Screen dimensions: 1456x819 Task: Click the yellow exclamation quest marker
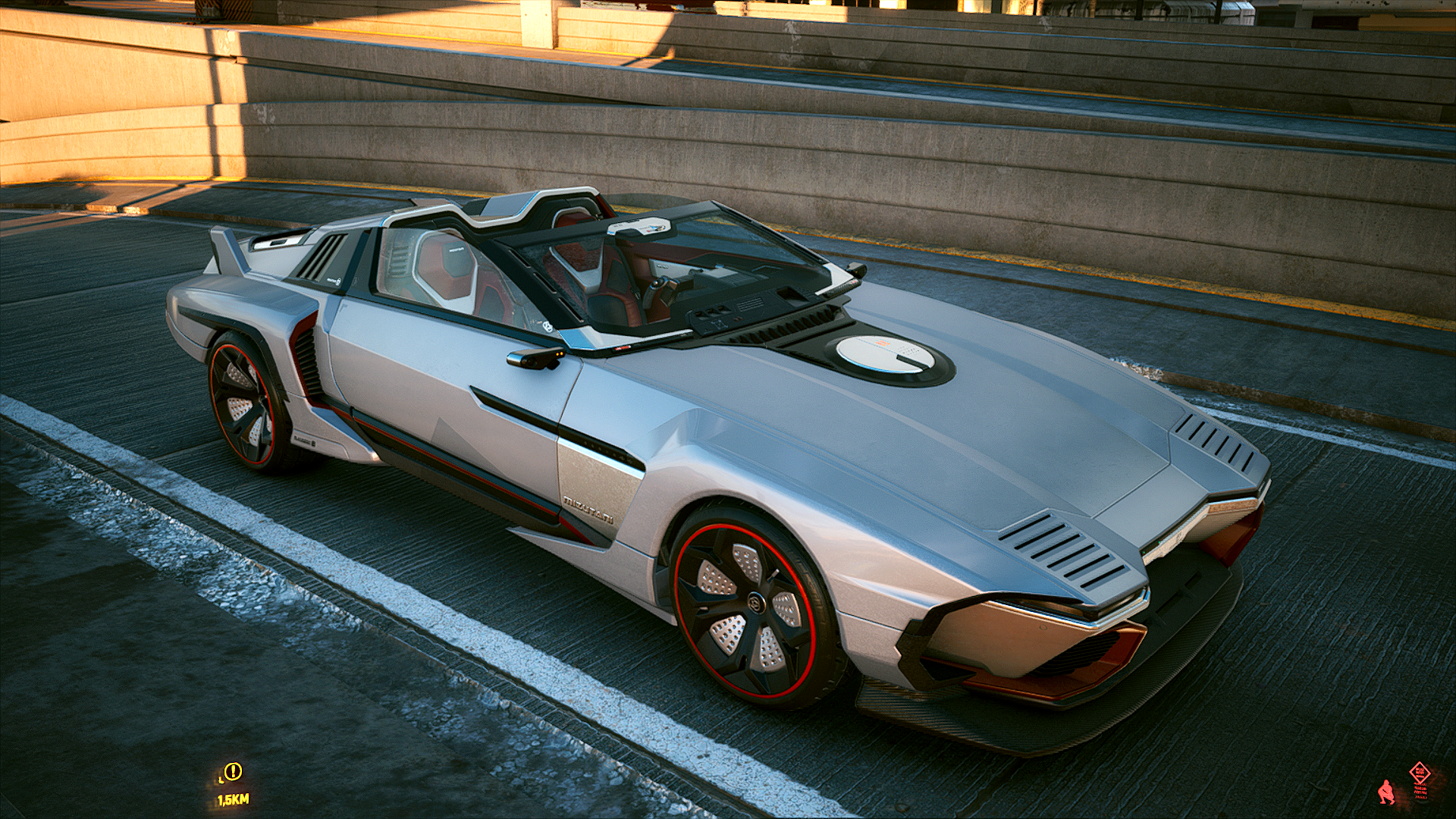click(x=233, y=772)
